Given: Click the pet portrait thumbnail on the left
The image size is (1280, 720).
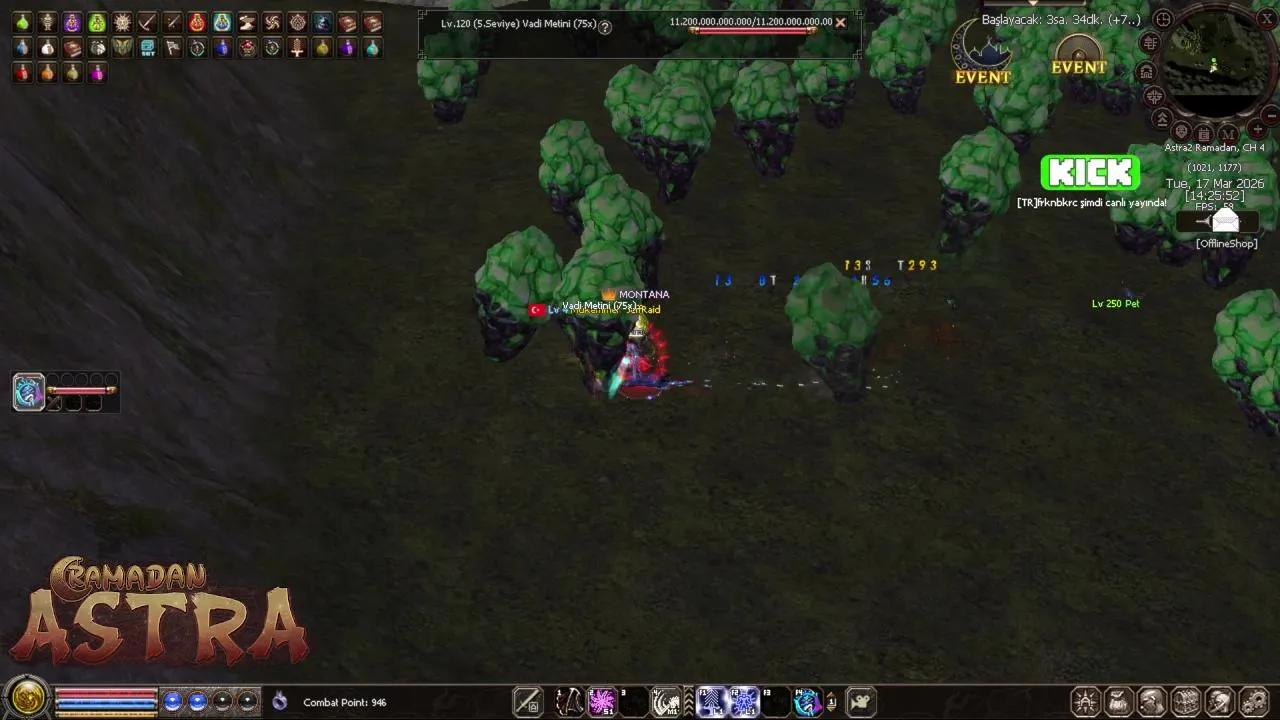Looking at the screenshot, I should click(27, 392).
